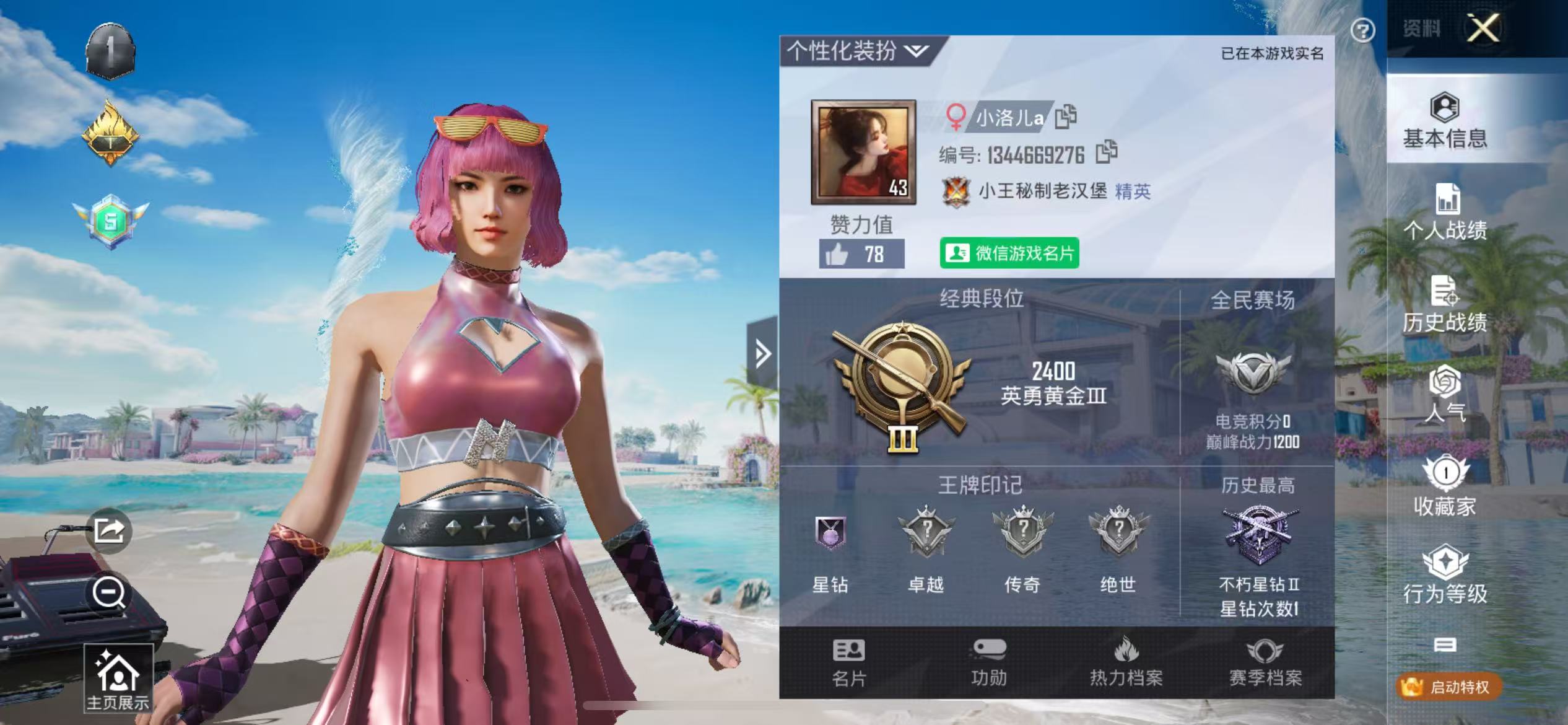The height and width of the screenshot is (725, 1568).
Task: Show the 历史战绩 tab
Action: [1444, 305]
